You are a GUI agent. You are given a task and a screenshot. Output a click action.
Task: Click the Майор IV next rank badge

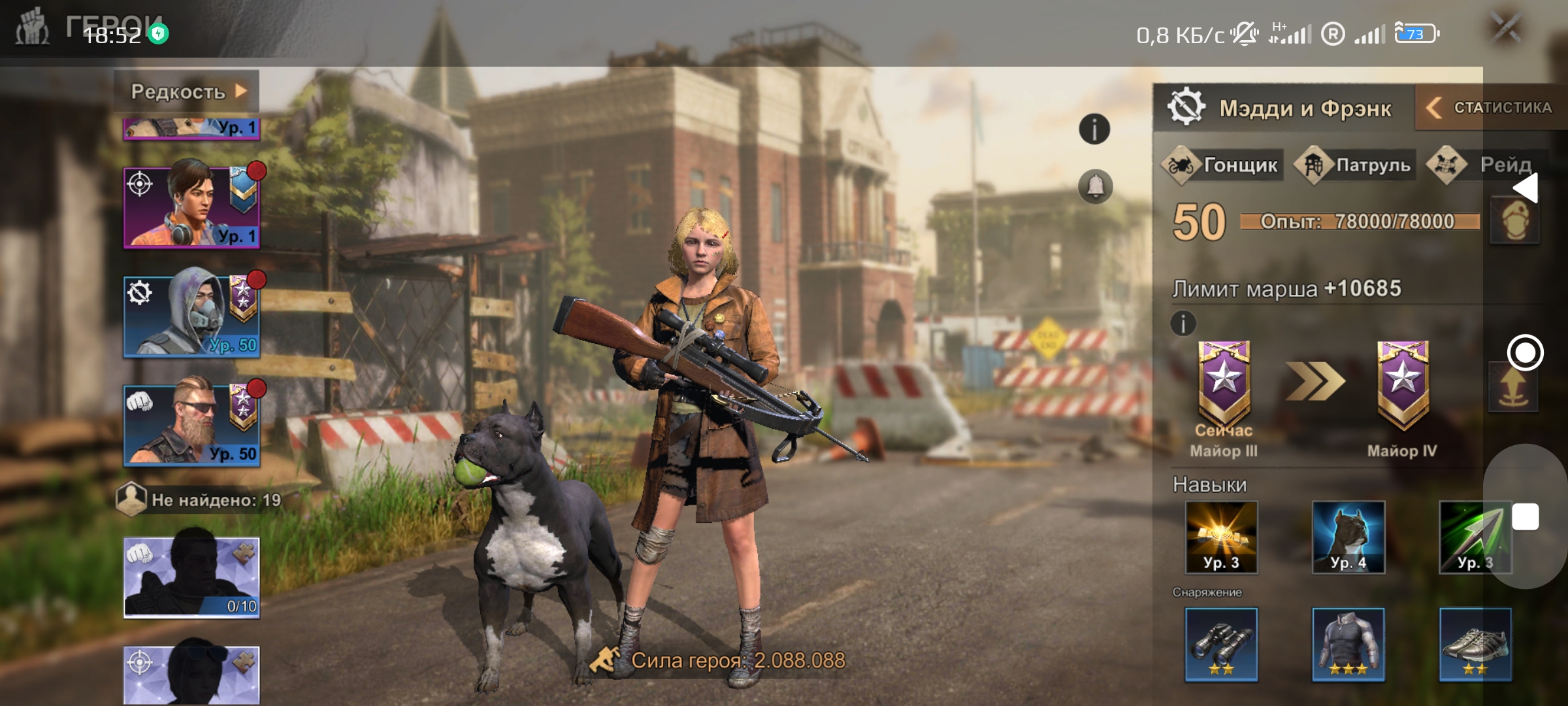(x=1402, y=386)
